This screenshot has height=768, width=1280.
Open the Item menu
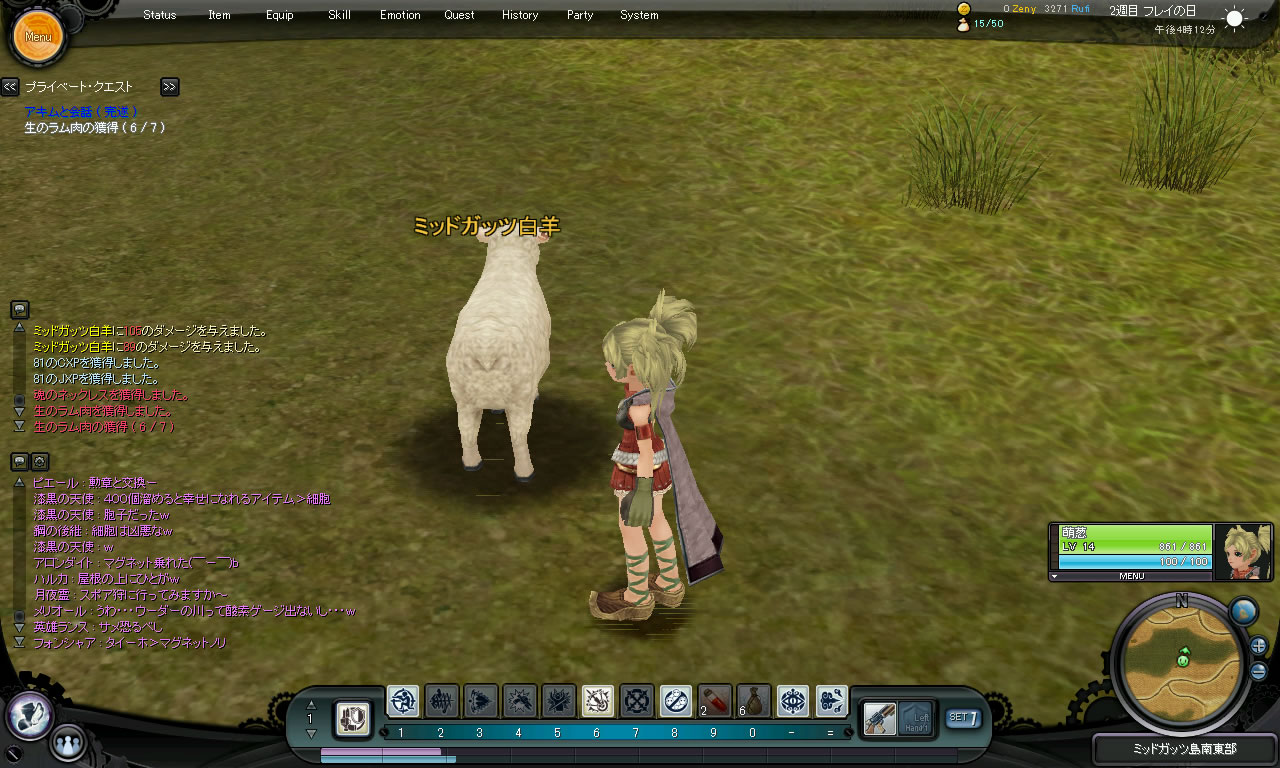click(x=219, y=15)
